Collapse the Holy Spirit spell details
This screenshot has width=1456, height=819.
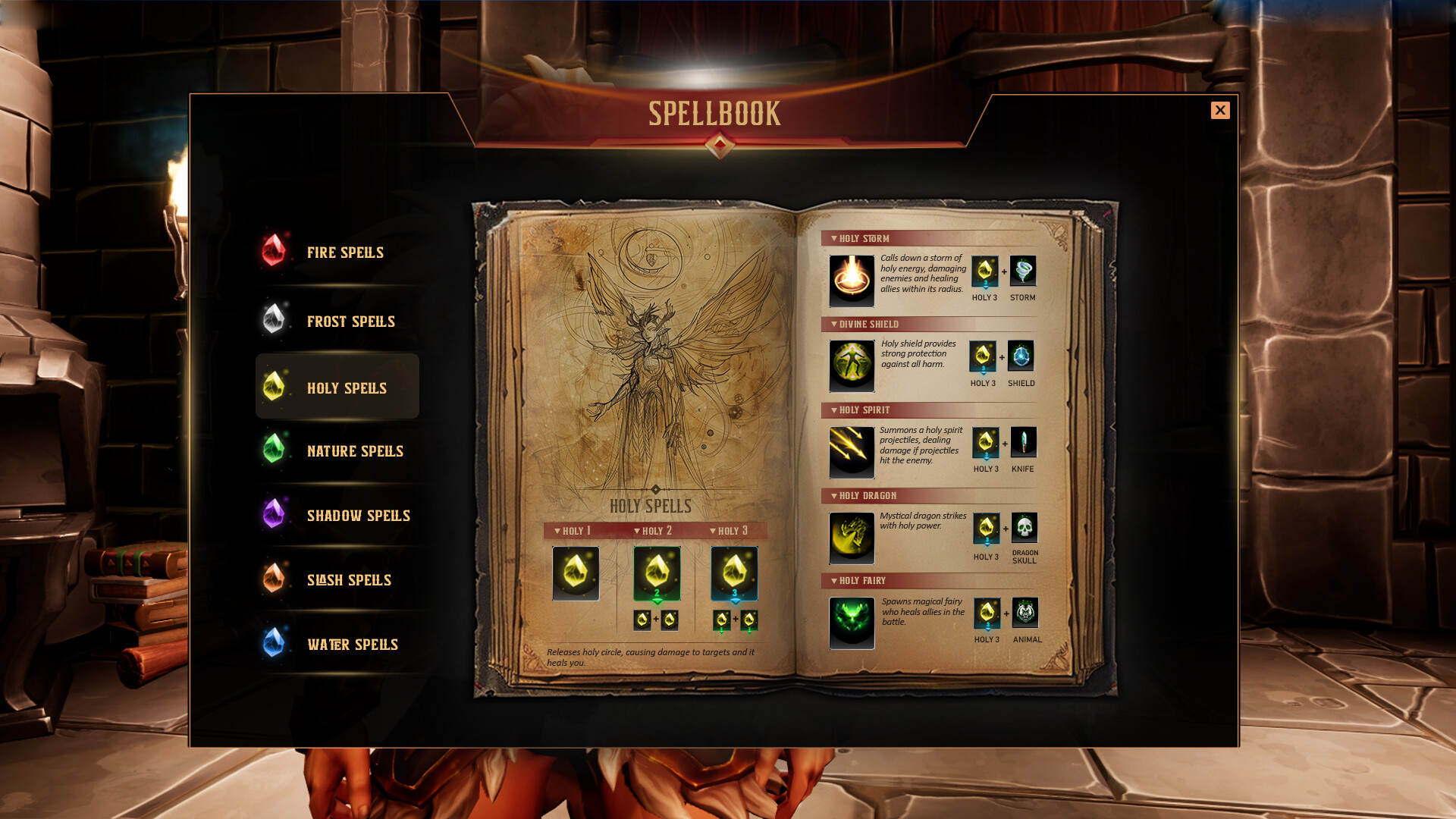pyautogui.click(x=833, y=409)
